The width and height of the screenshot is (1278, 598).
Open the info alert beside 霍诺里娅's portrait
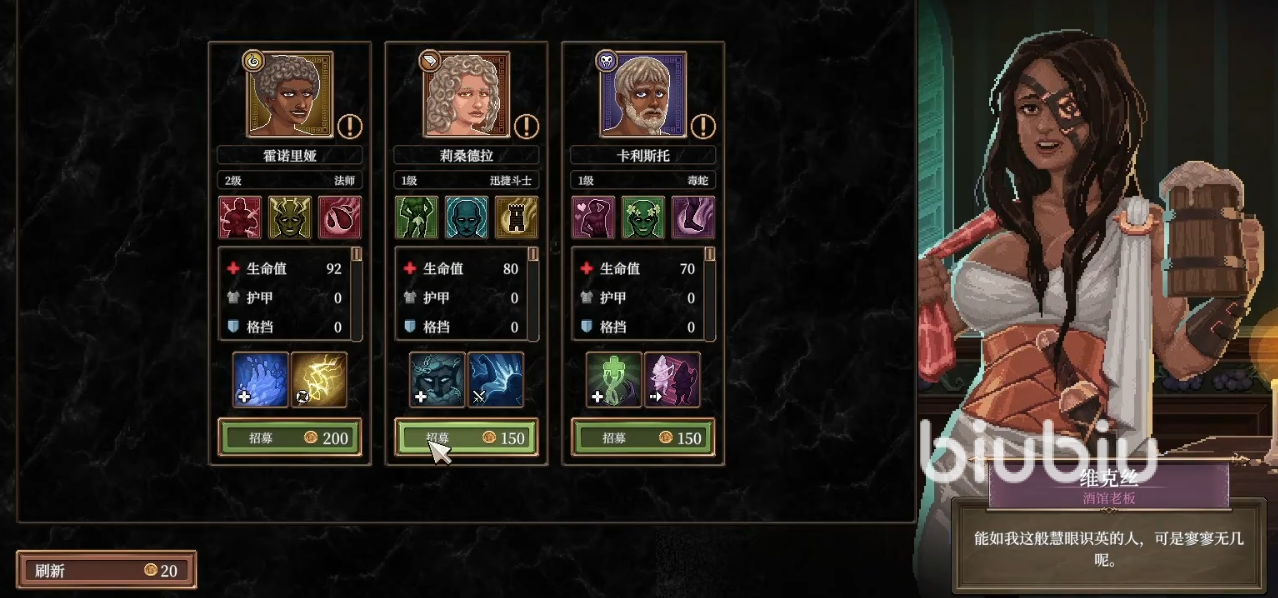coord(350,127)
